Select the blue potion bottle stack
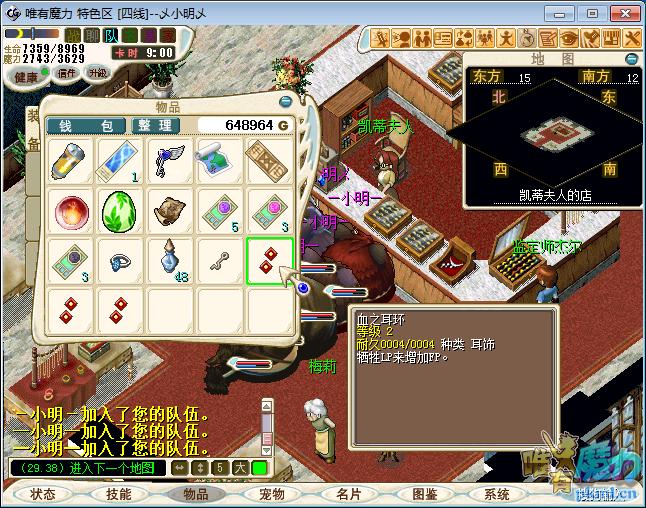The width and height of the screenshot is (646, 508). (170, 261)
